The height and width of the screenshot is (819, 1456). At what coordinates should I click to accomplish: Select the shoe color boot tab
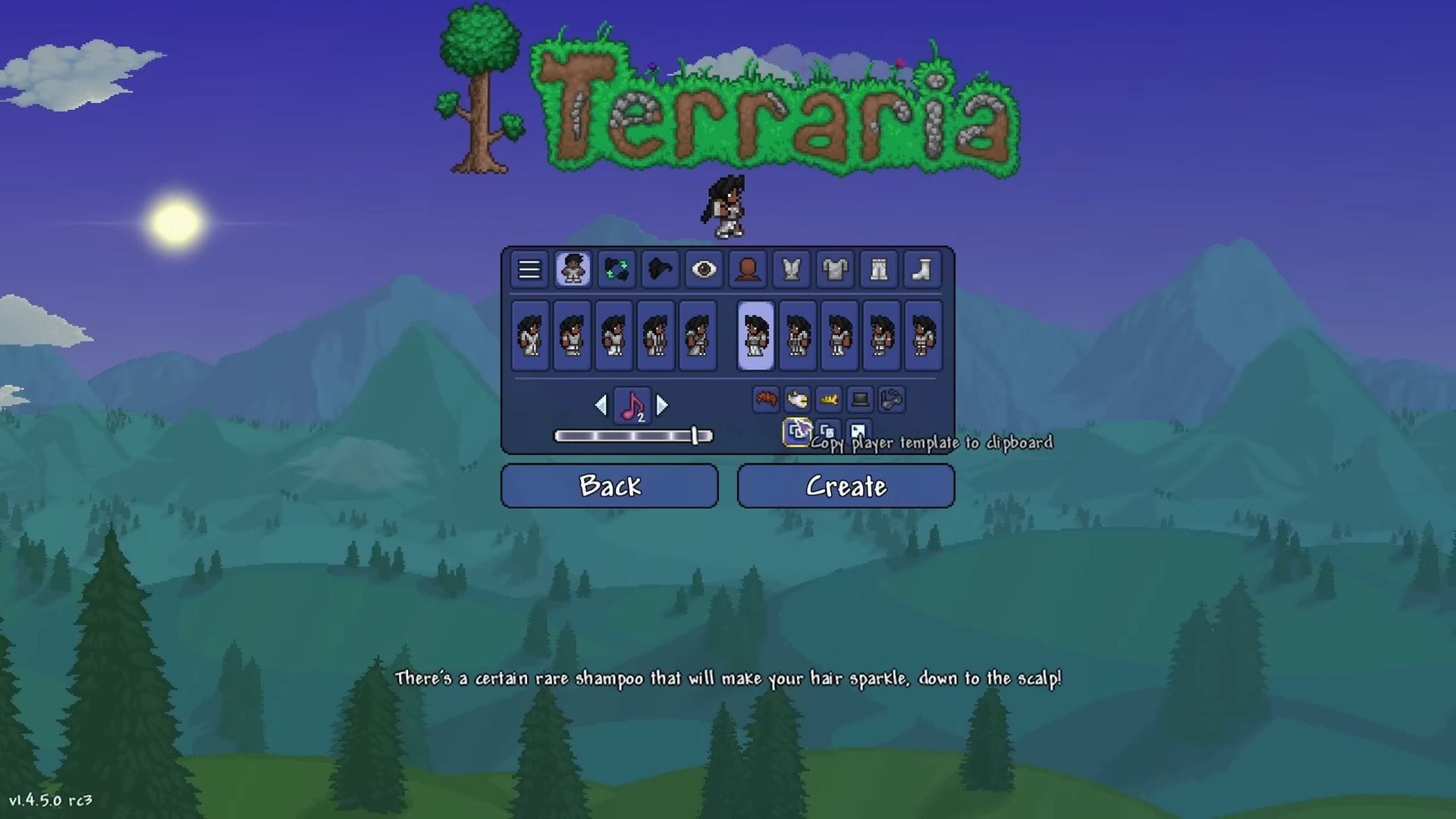click(x=921, y=269)
